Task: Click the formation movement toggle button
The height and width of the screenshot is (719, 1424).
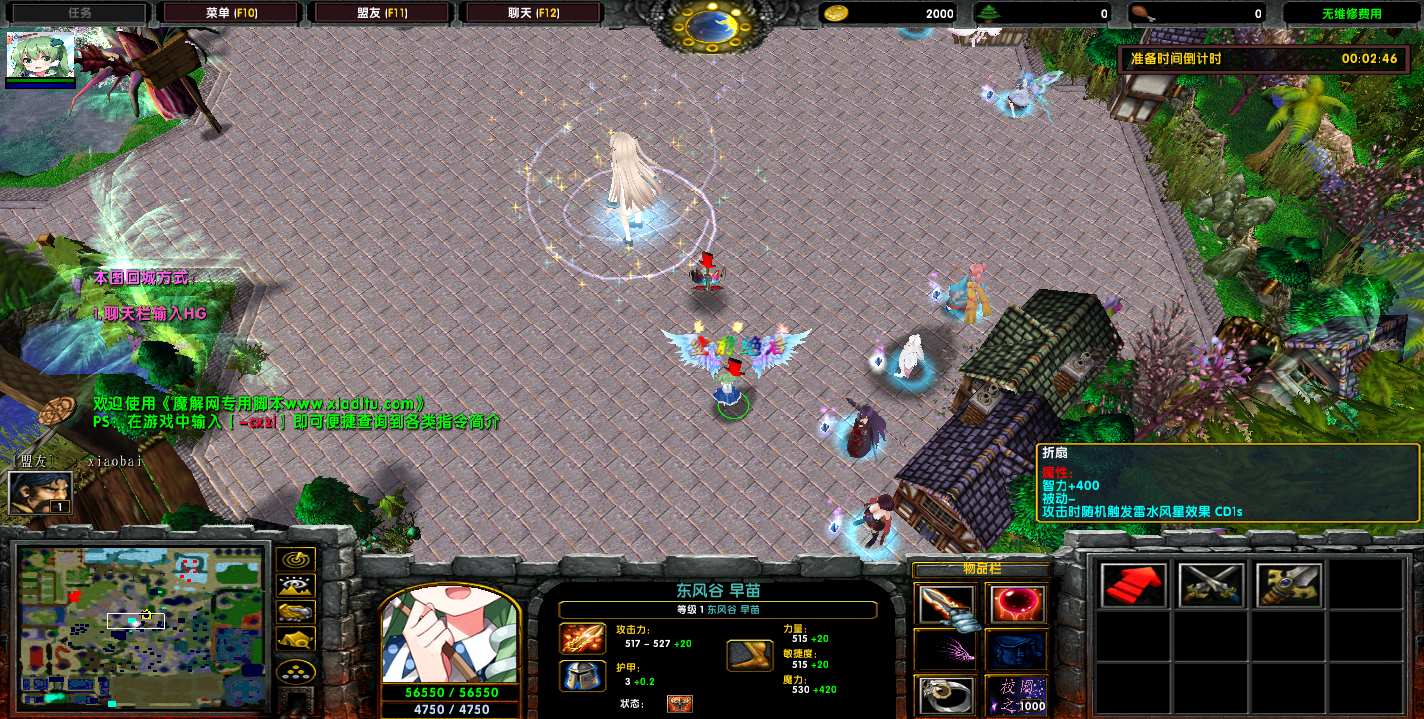Action: tap(297, 672)
